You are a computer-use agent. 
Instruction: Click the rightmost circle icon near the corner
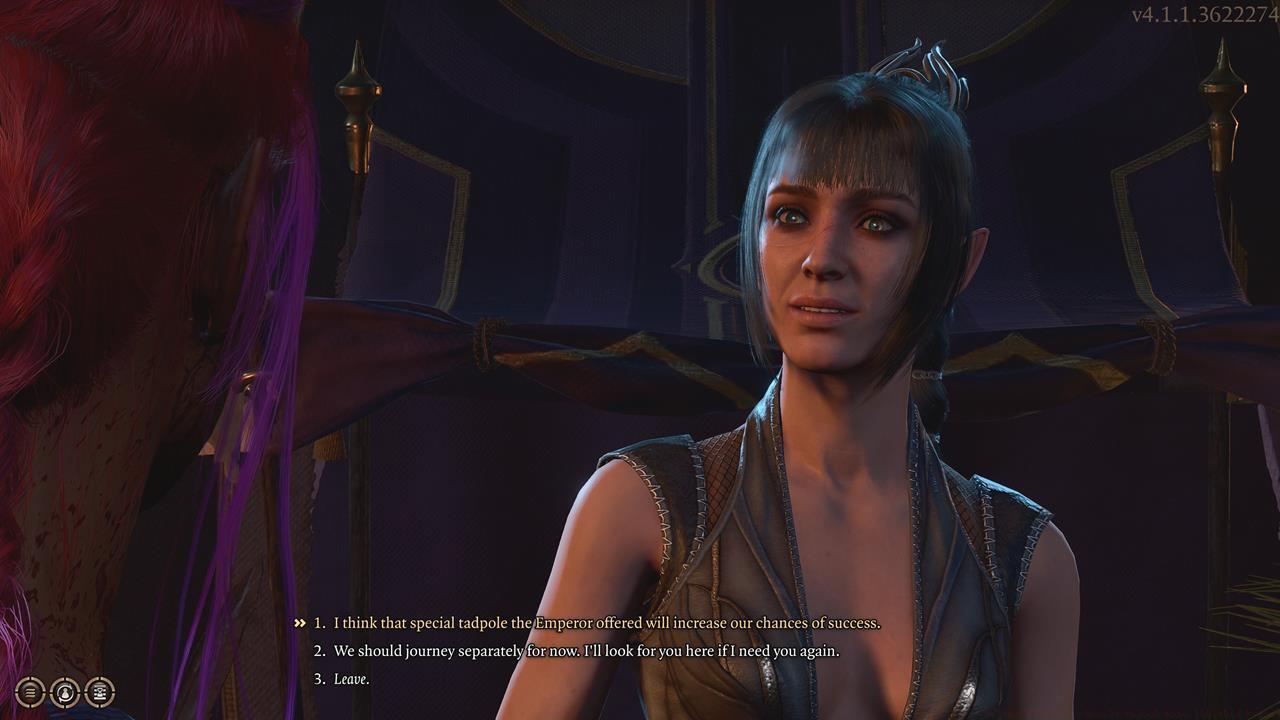tap(100, 692)
